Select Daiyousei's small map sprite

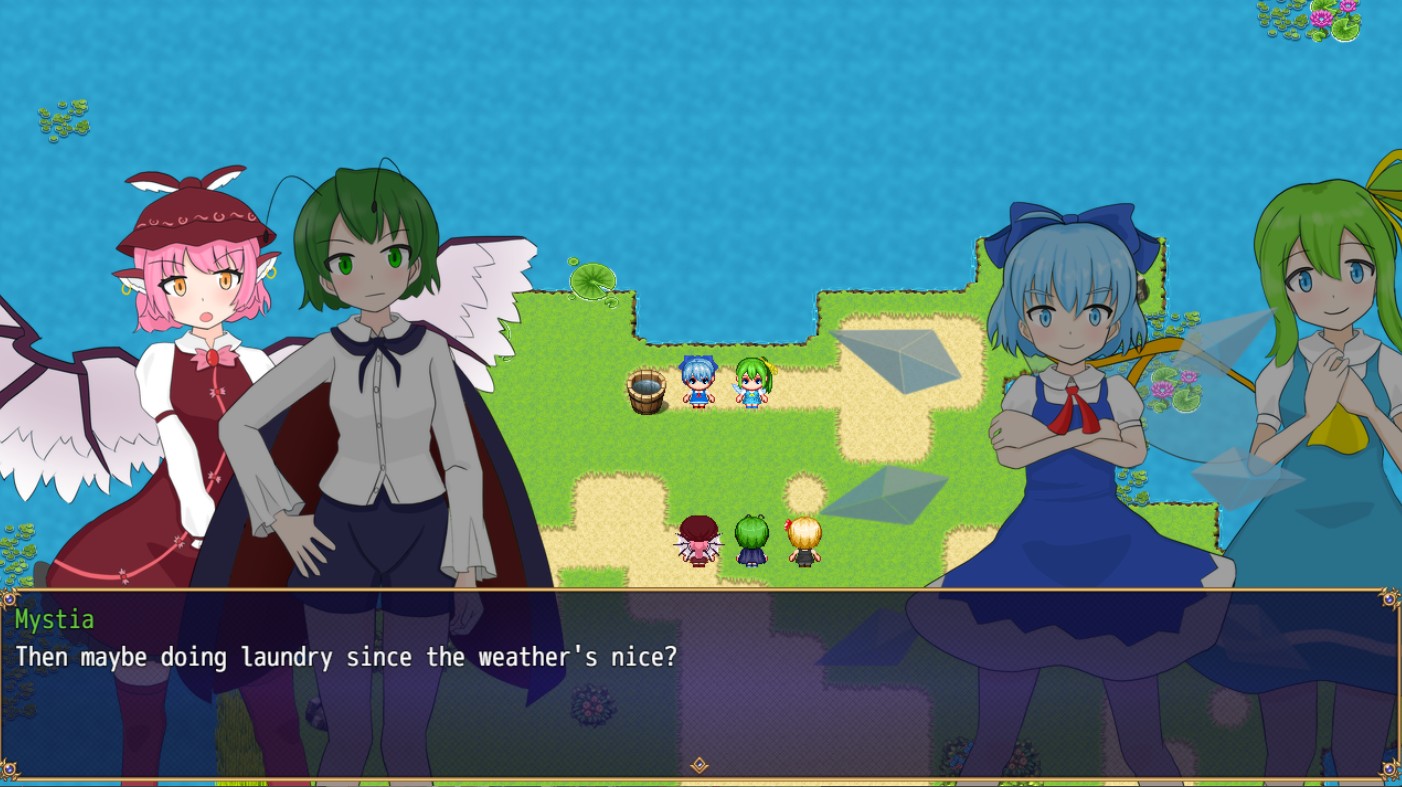(750, 383)
